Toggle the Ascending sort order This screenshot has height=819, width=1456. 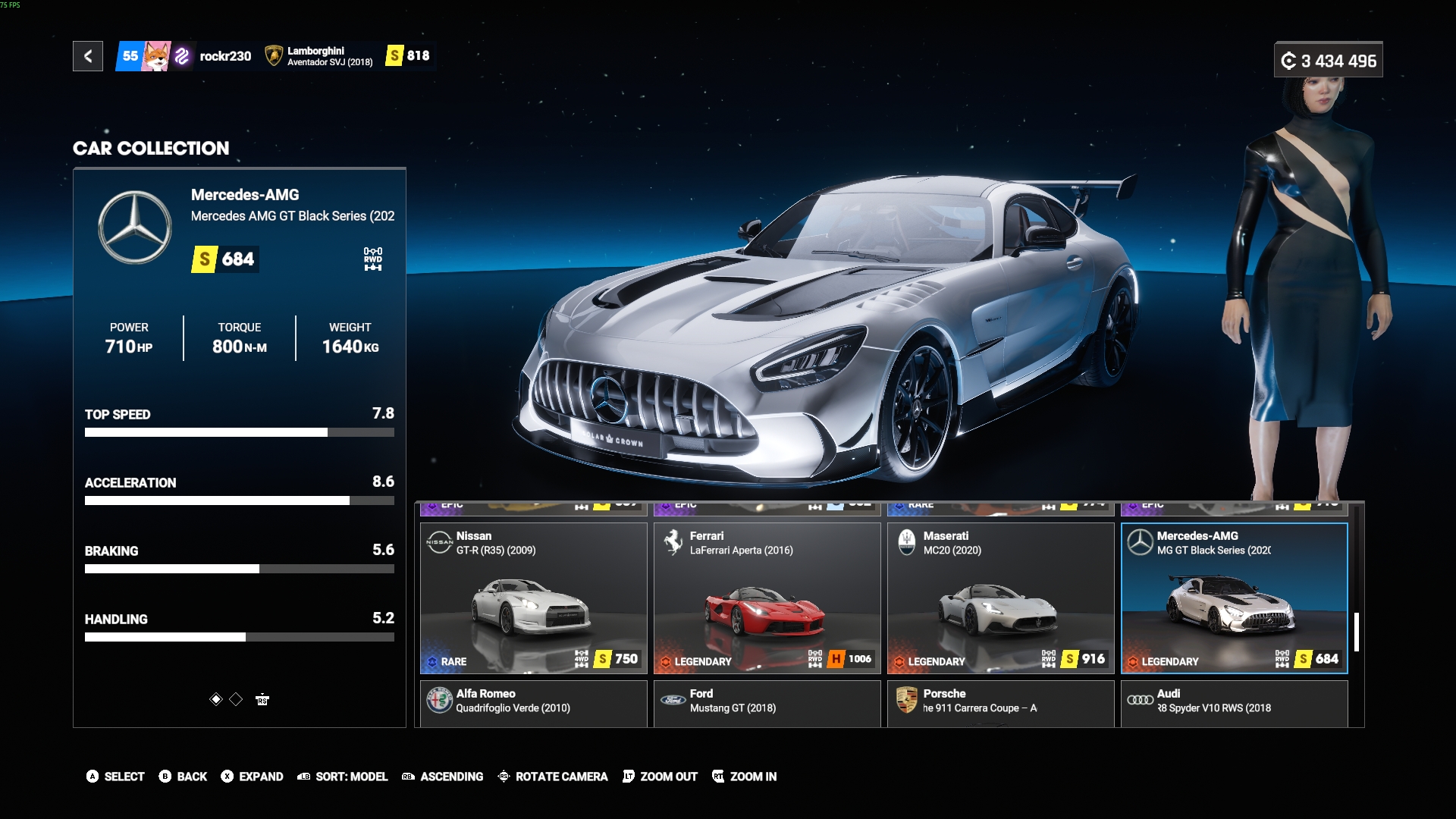click(x=443, y=777)
